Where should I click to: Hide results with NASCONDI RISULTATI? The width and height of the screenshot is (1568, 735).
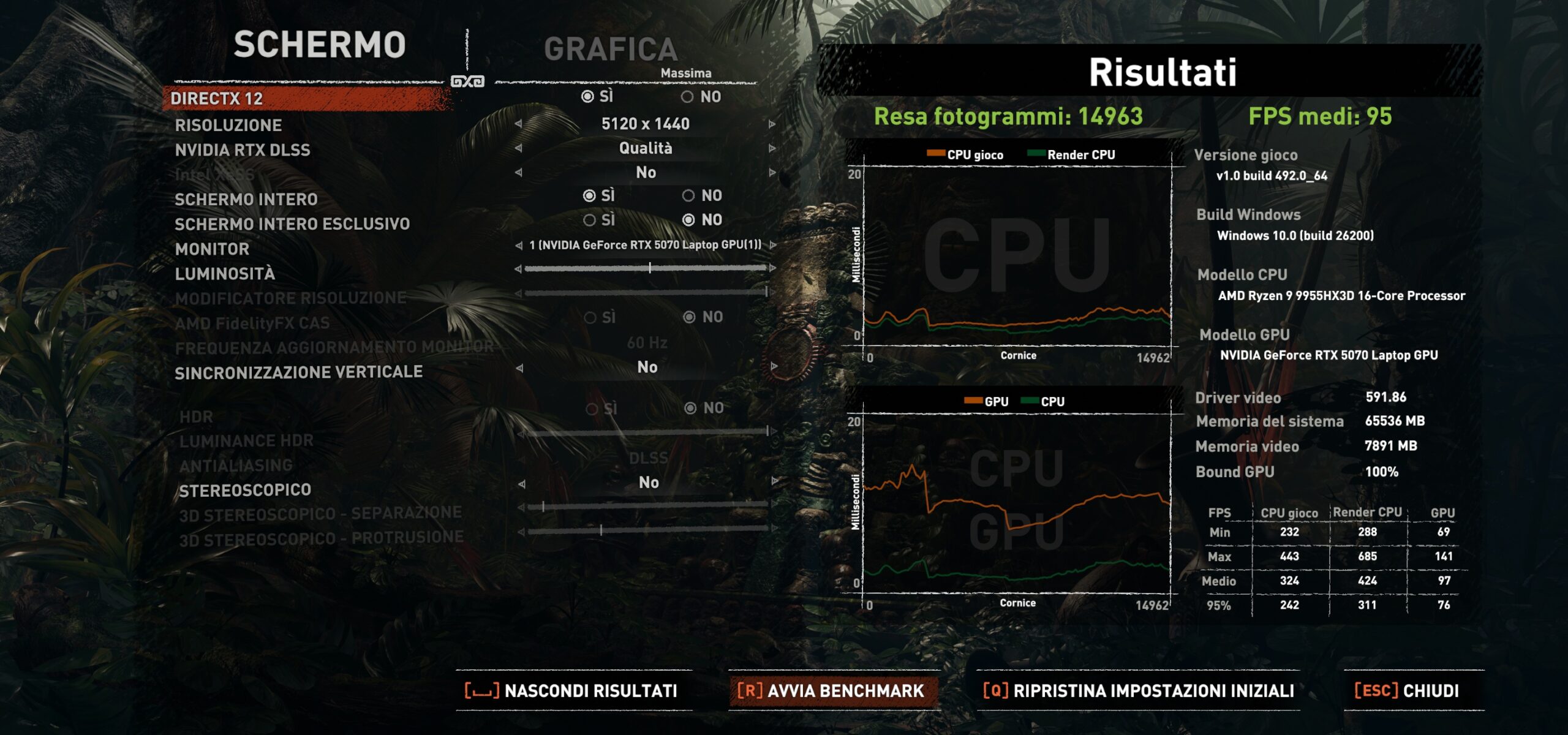[572, 691]
